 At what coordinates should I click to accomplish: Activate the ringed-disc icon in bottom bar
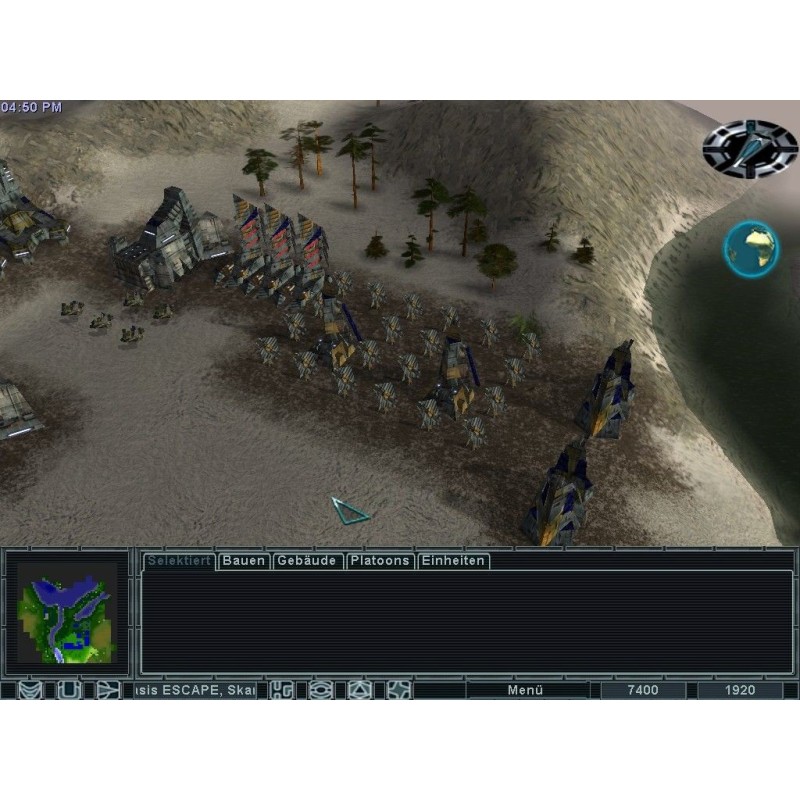[321, 690]
